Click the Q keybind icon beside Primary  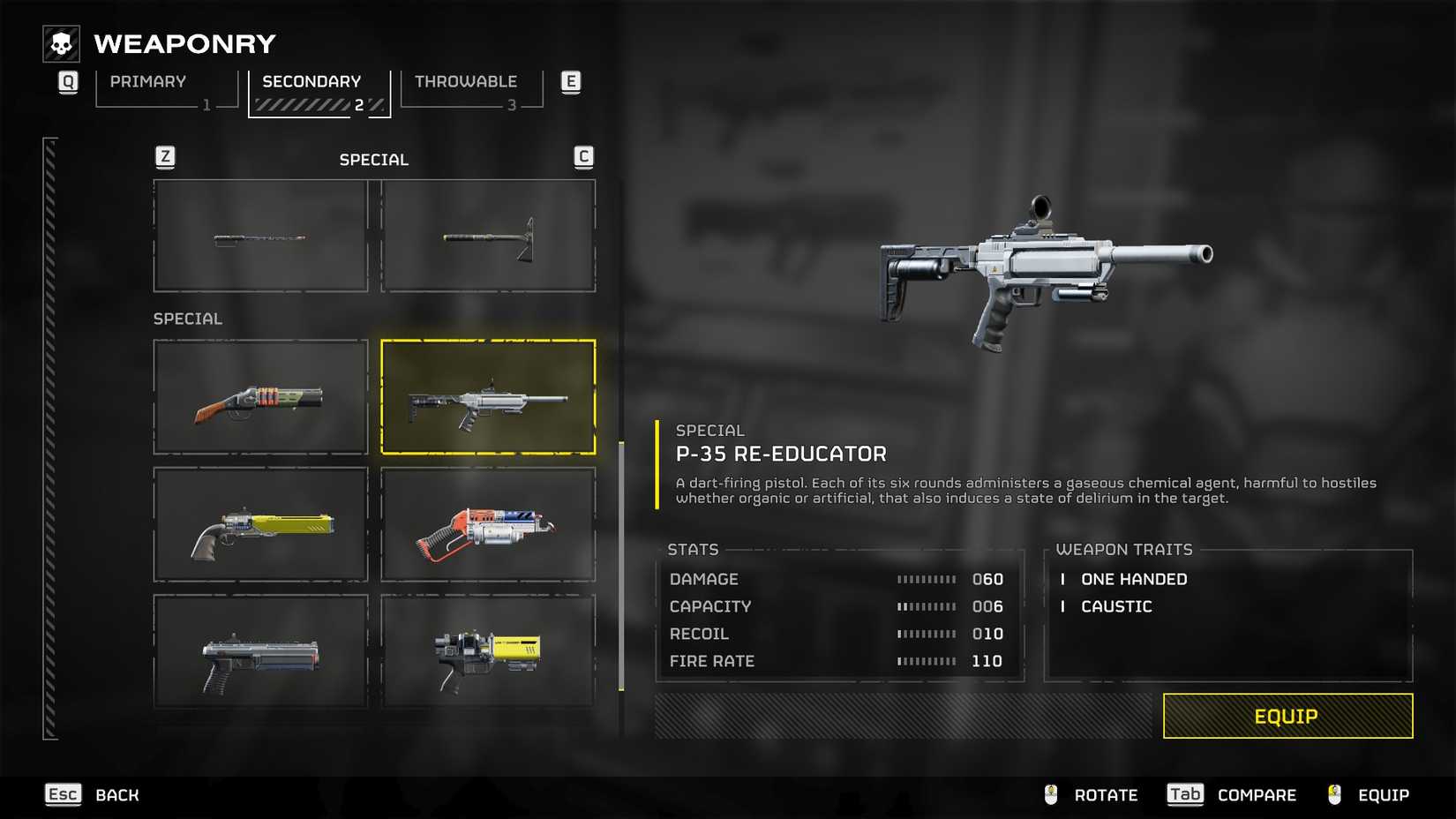click(67, 81)
